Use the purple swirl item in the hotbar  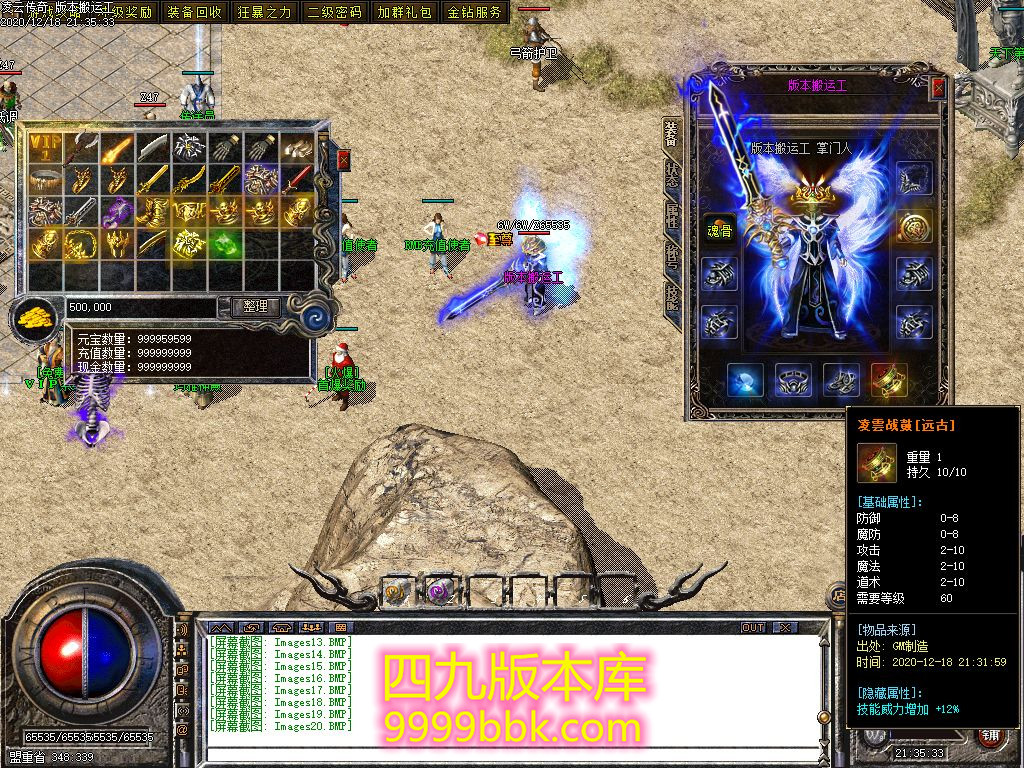pos(441,591)
